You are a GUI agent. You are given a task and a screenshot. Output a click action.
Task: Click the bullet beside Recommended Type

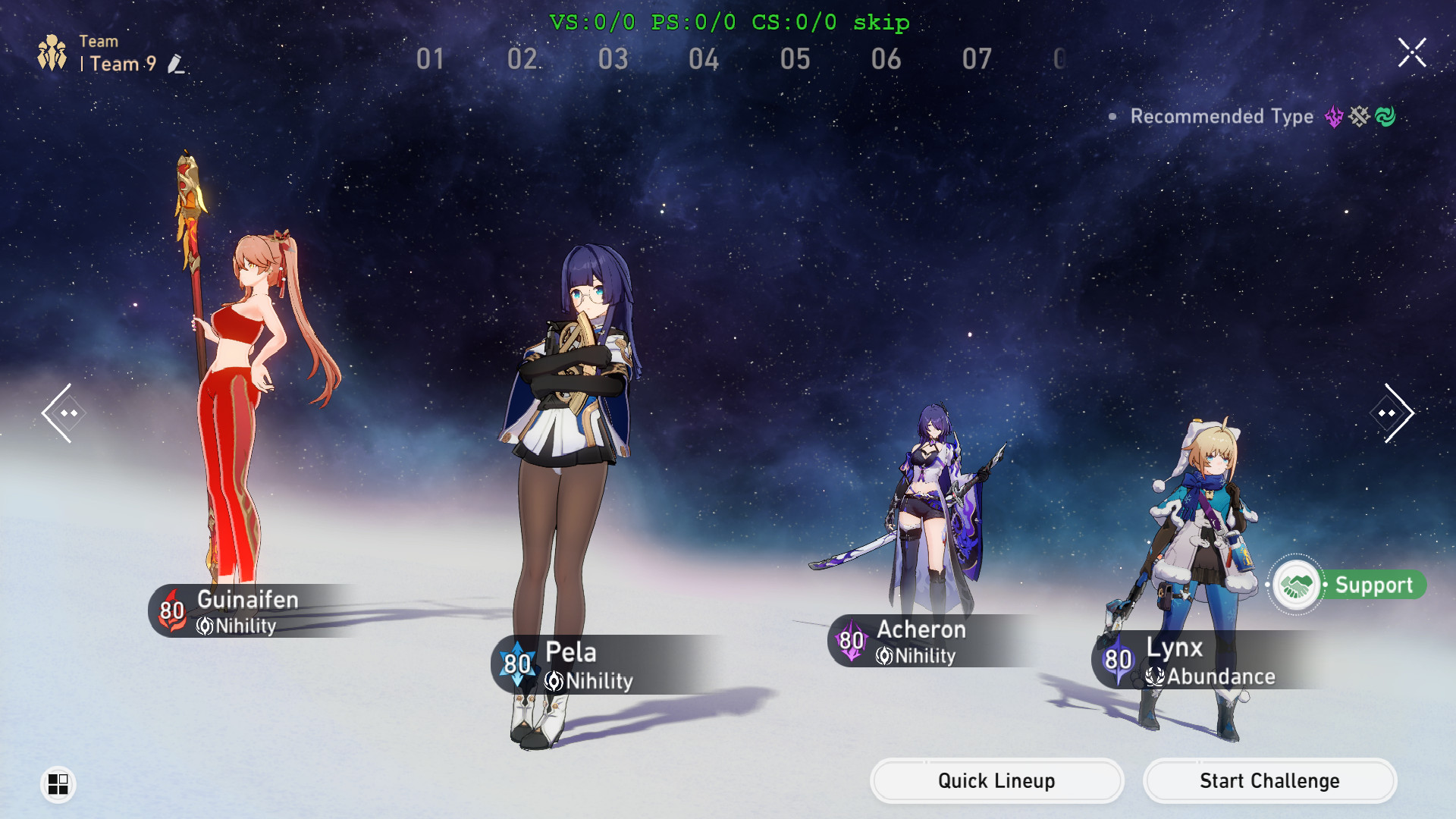1112,116
